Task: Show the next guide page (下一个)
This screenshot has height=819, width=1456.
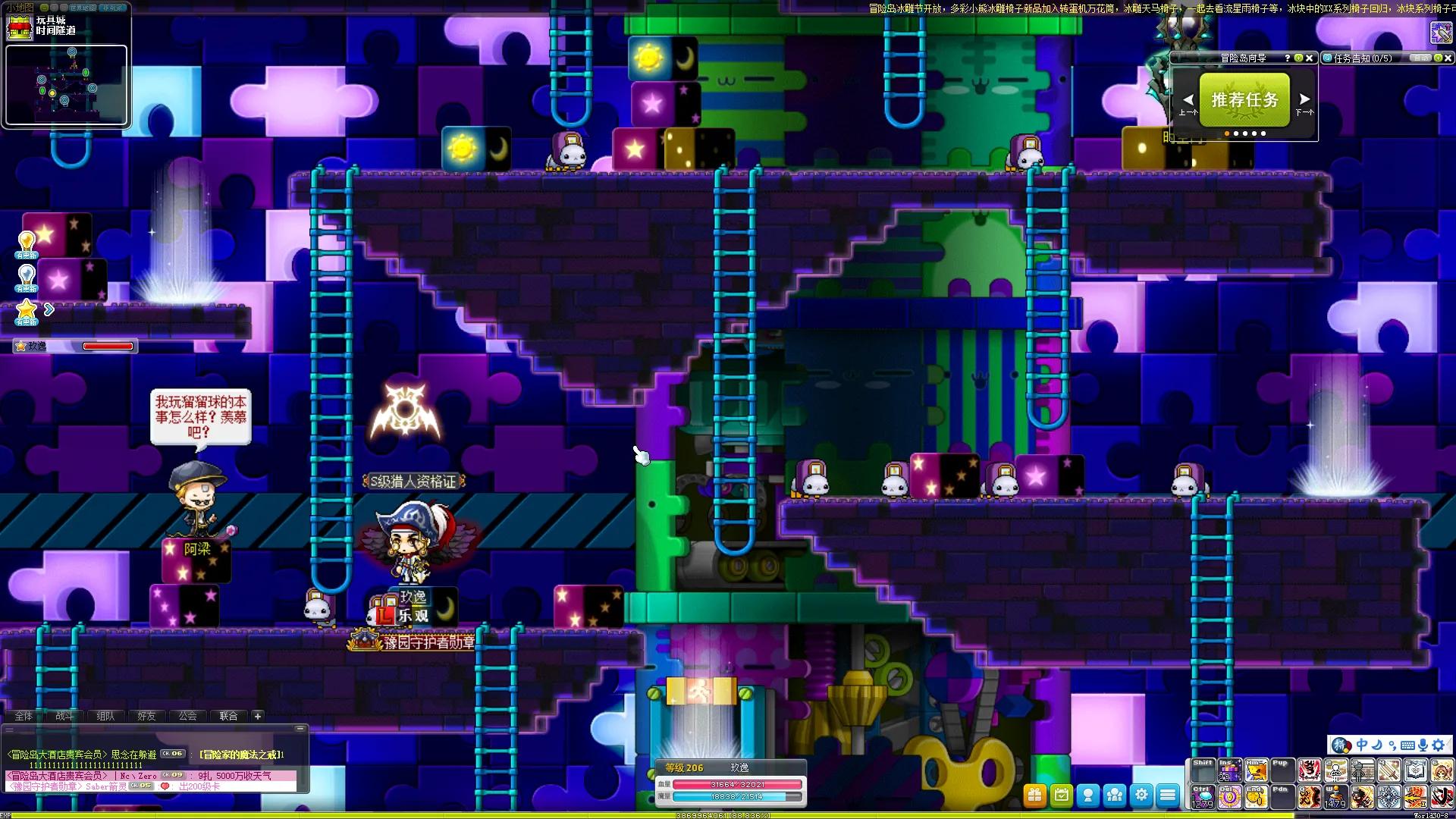Action: [x=1304, y=101]
